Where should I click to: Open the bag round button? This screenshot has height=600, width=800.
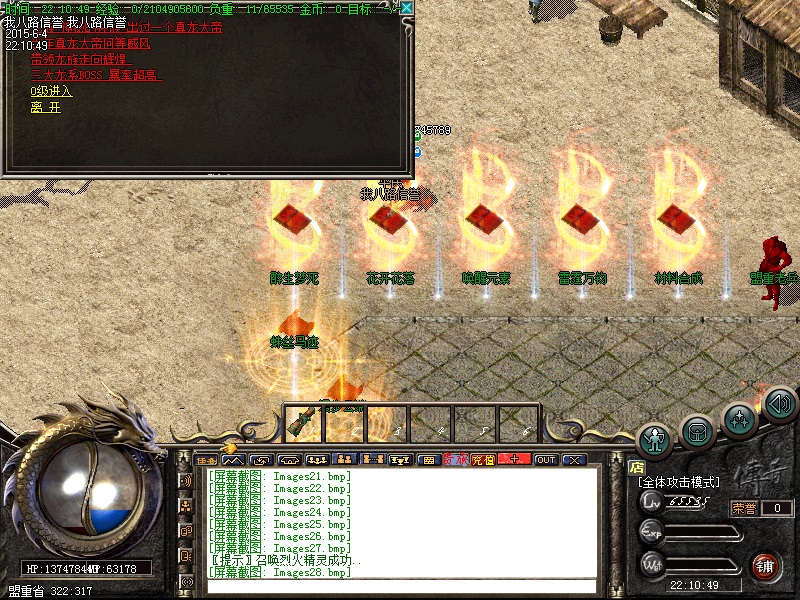click(697, 431)
